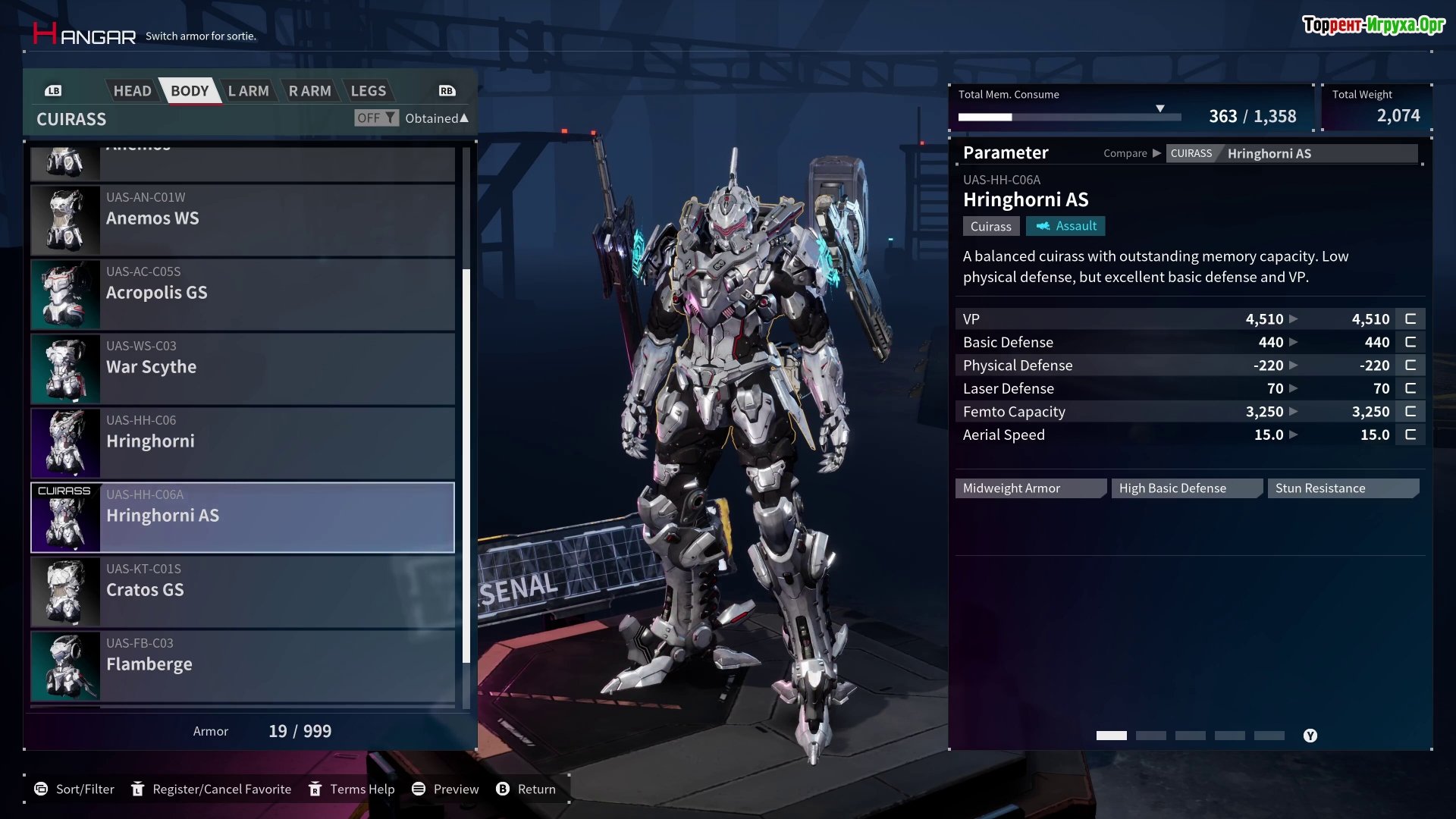Select the Flamberge cuirass
The height and width of the screenshot is (819, 1456).
click(x=243, y=665)
